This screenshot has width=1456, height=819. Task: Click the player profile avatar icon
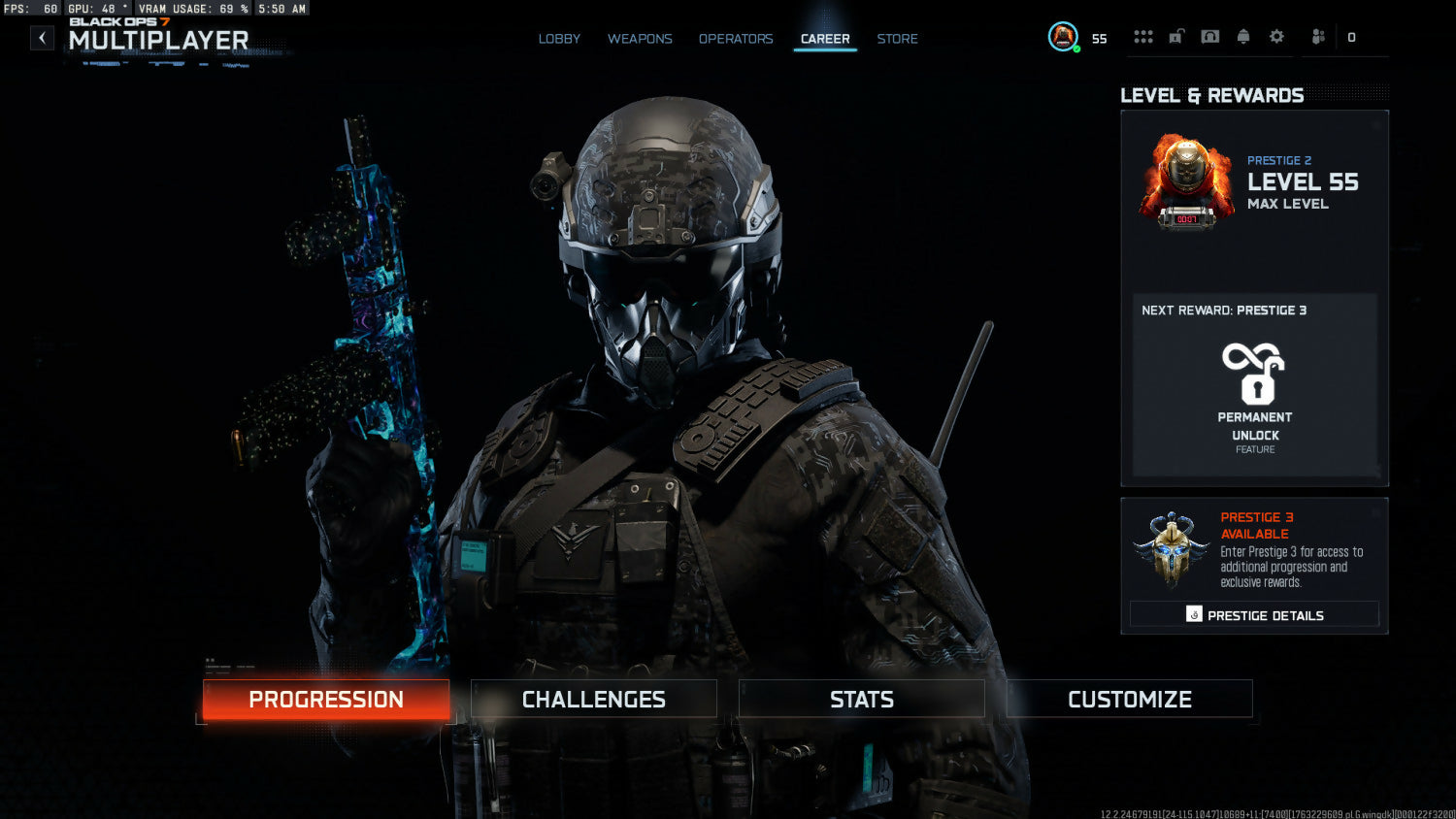(x=1064, y=37)
